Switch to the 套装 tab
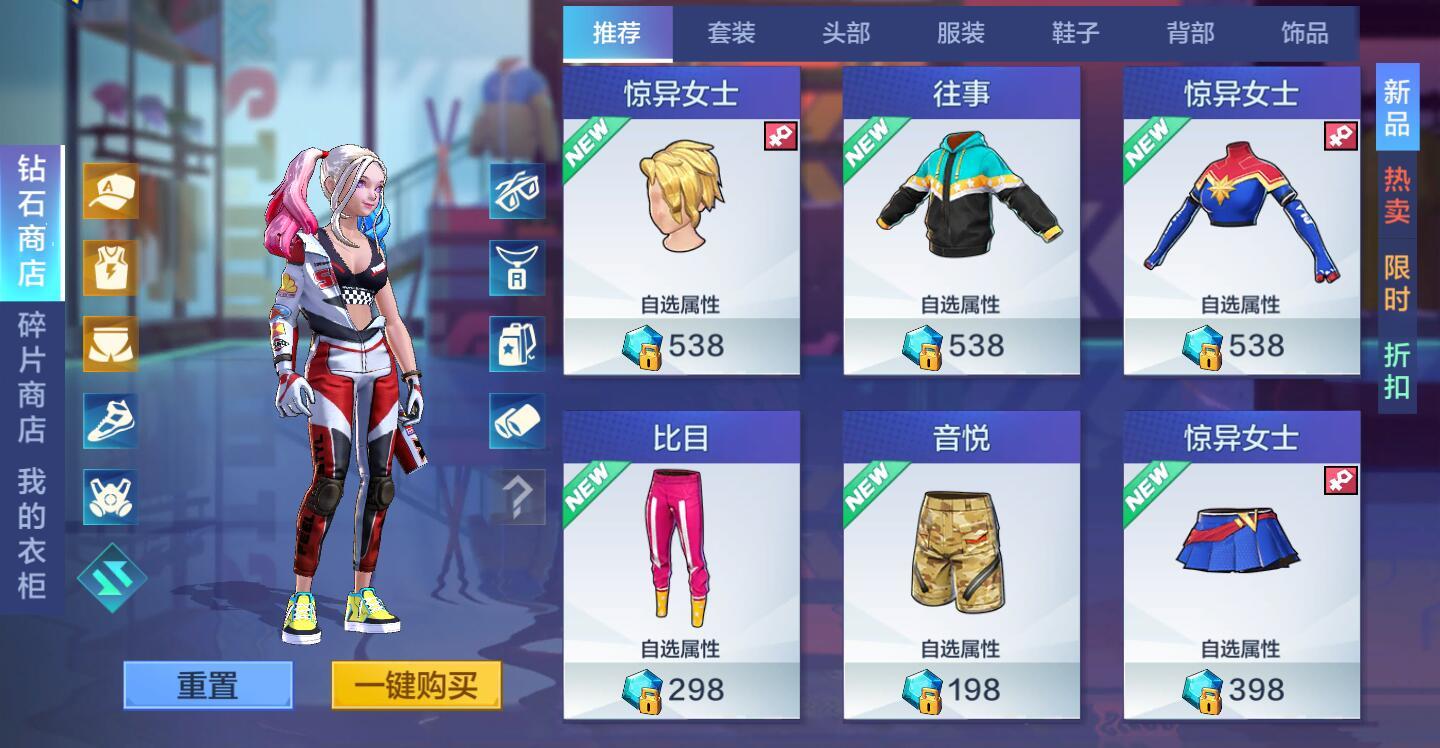 [x=734, y=33]
